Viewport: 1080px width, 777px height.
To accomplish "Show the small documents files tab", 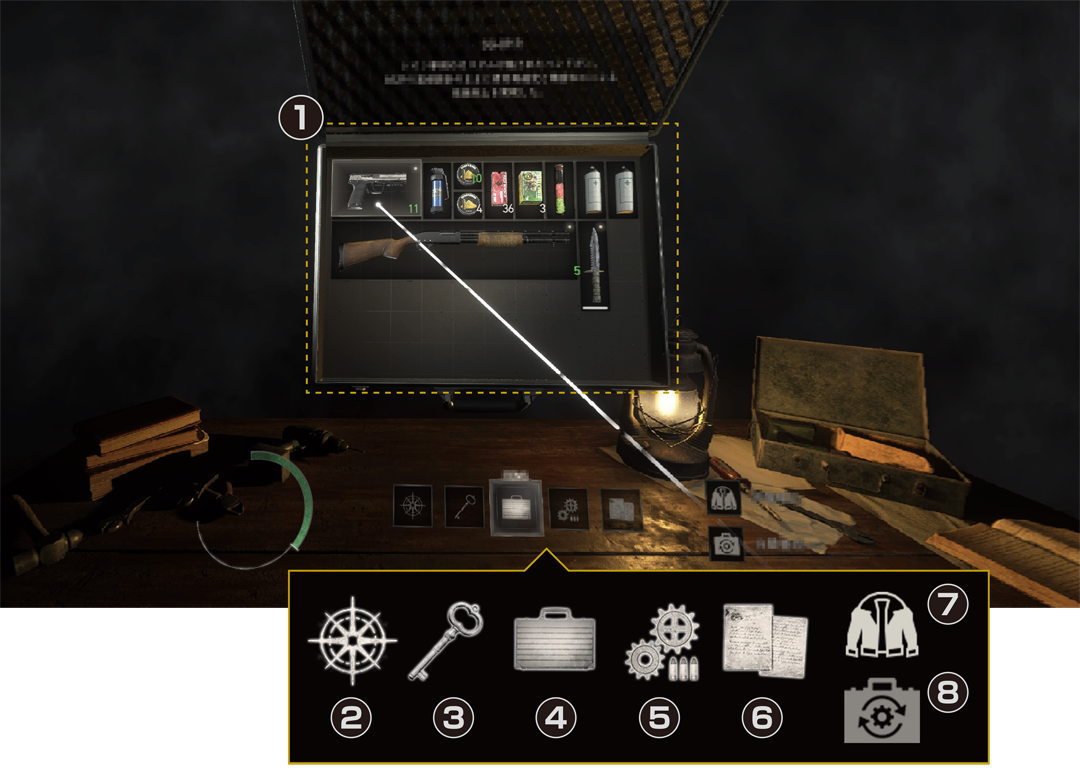I will pos(621,507).
